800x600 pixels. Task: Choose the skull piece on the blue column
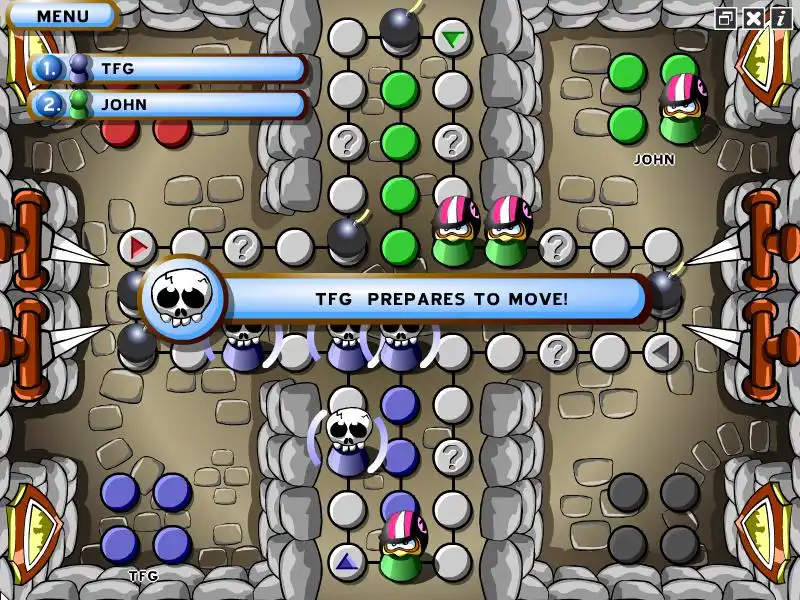coord(348,440)
